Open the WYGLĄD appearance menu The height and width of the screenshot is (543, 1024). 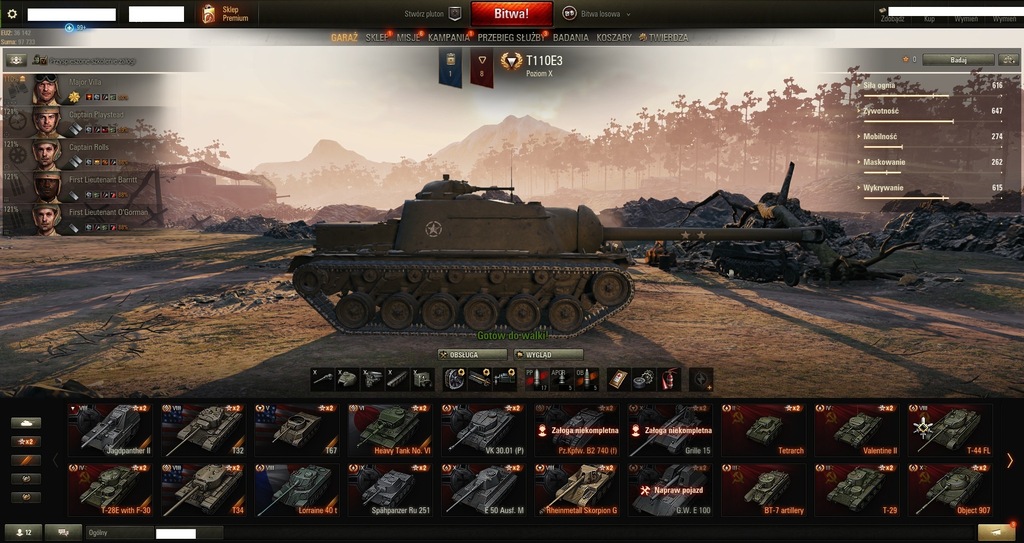548,354
